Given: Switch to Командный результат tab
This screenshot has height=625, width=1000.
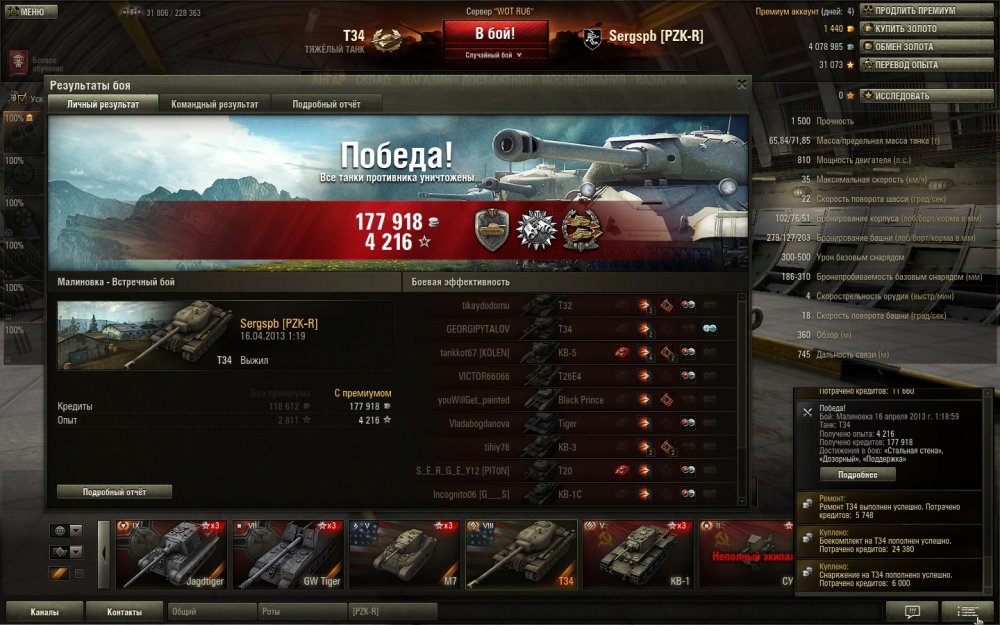Looking at the screenshot, I should coord(214,104).
